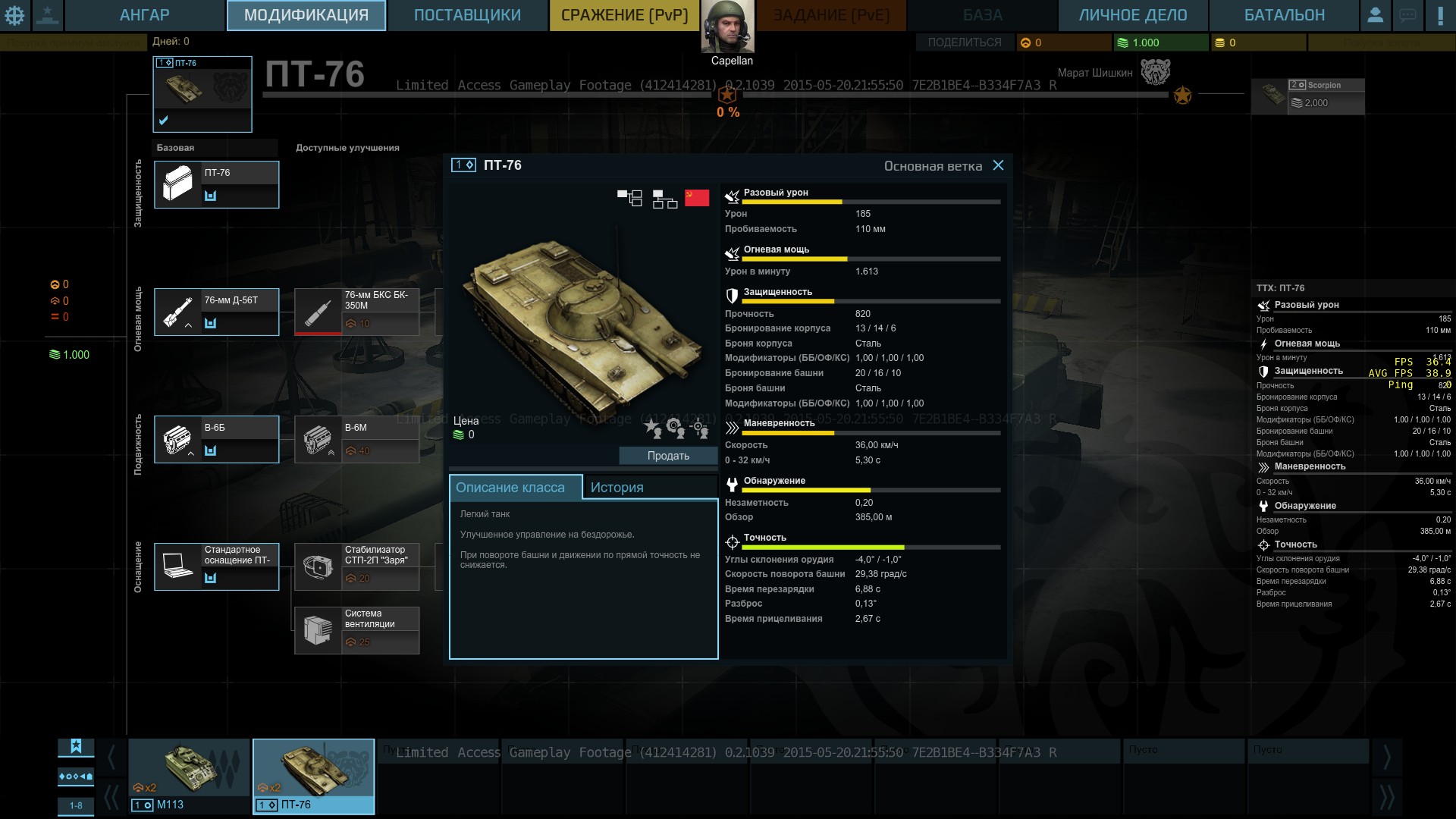Switch to the Поставщики tab
Viewport: 1456px width, 819px height.
point(467,15)
